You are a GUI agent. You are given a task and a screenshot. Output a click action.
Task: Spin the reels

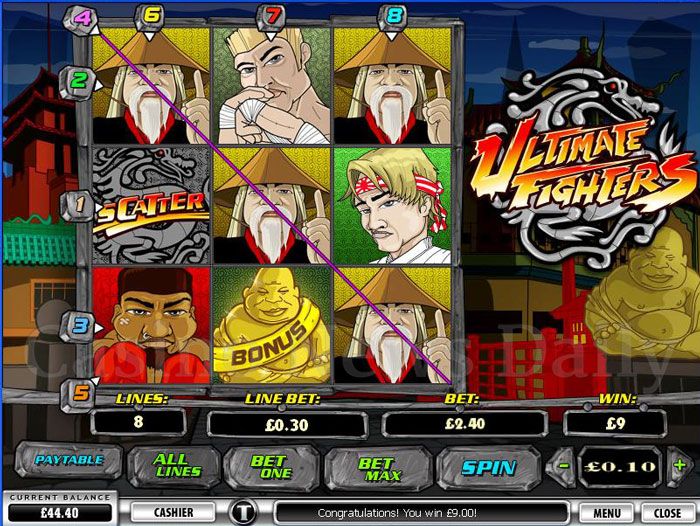(x=489, y=466)
